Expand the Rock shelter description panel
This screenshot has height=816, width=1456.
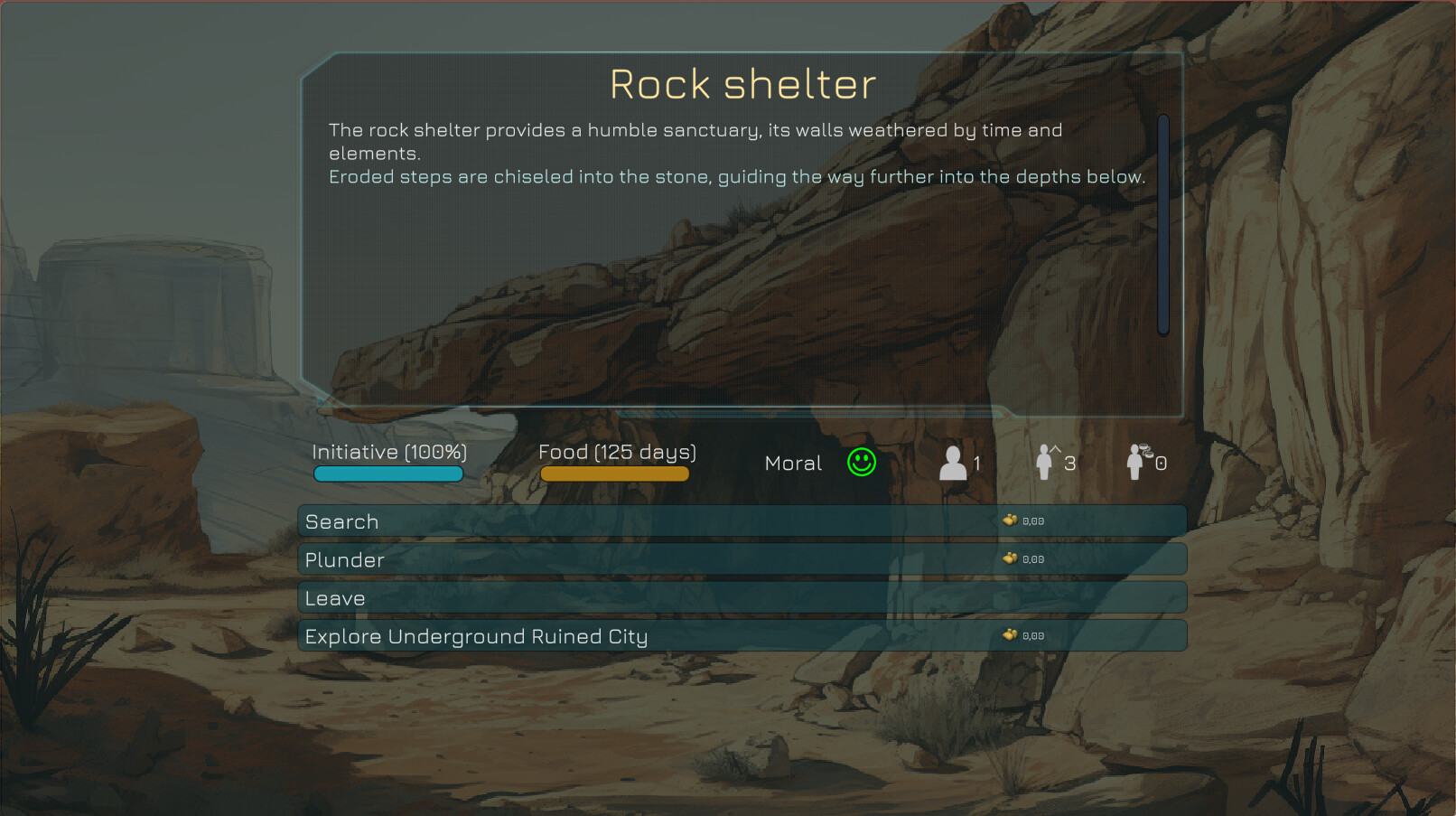coord(741,226)
